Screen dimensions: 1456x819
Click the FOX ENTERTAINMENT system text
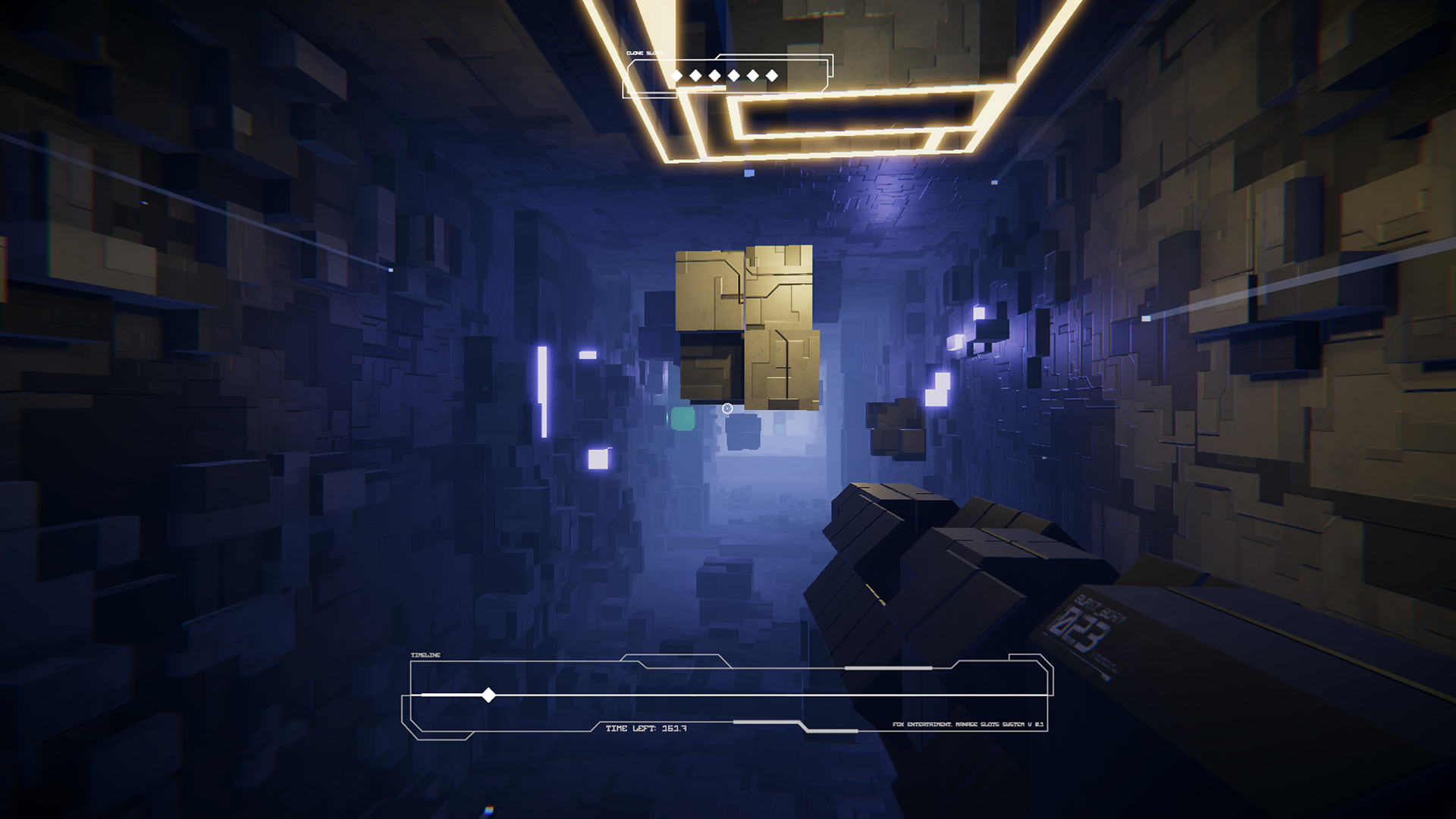coord(968,726)
